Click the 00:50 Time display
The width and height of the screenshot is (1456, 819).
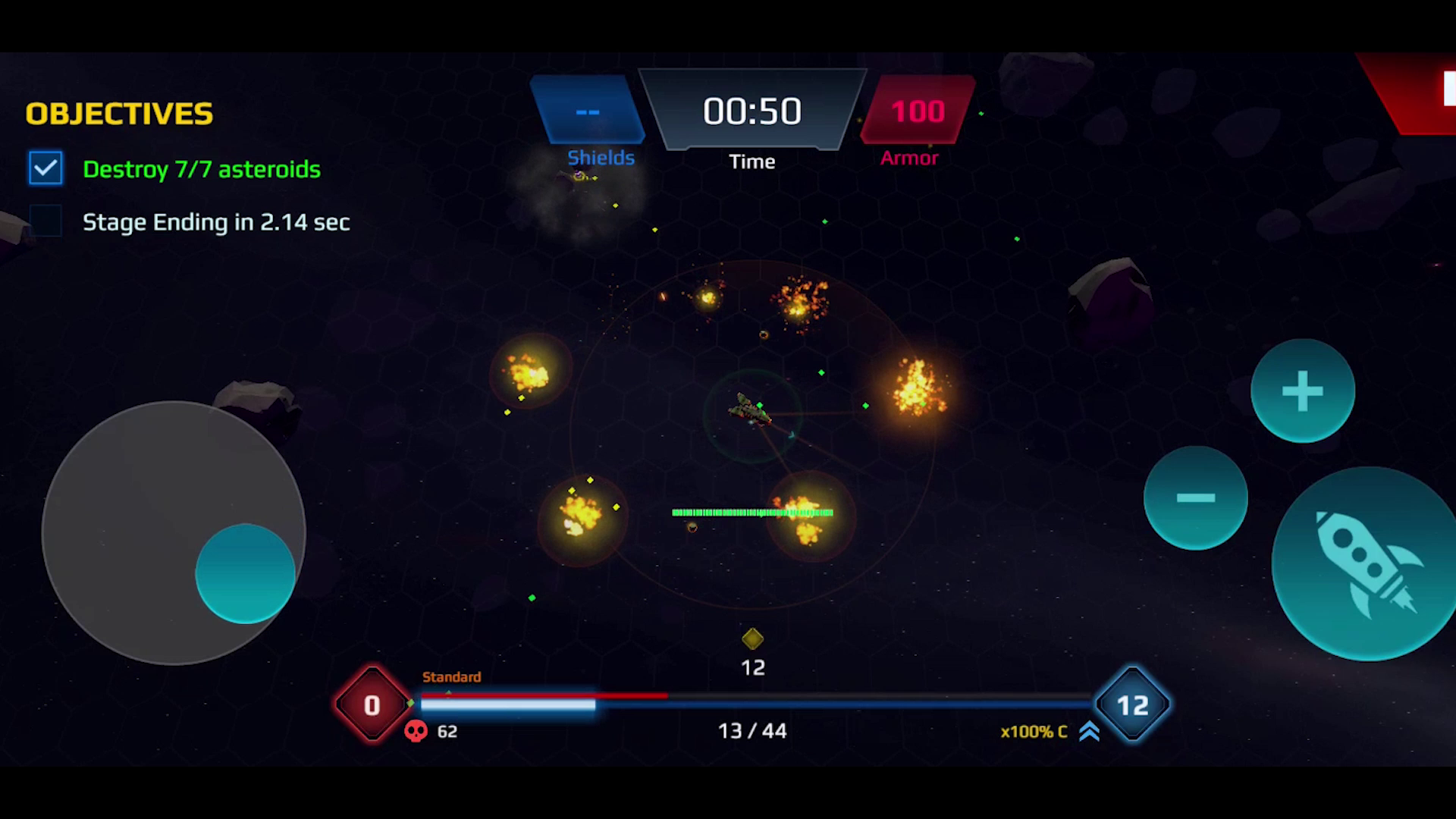point(752,111)
